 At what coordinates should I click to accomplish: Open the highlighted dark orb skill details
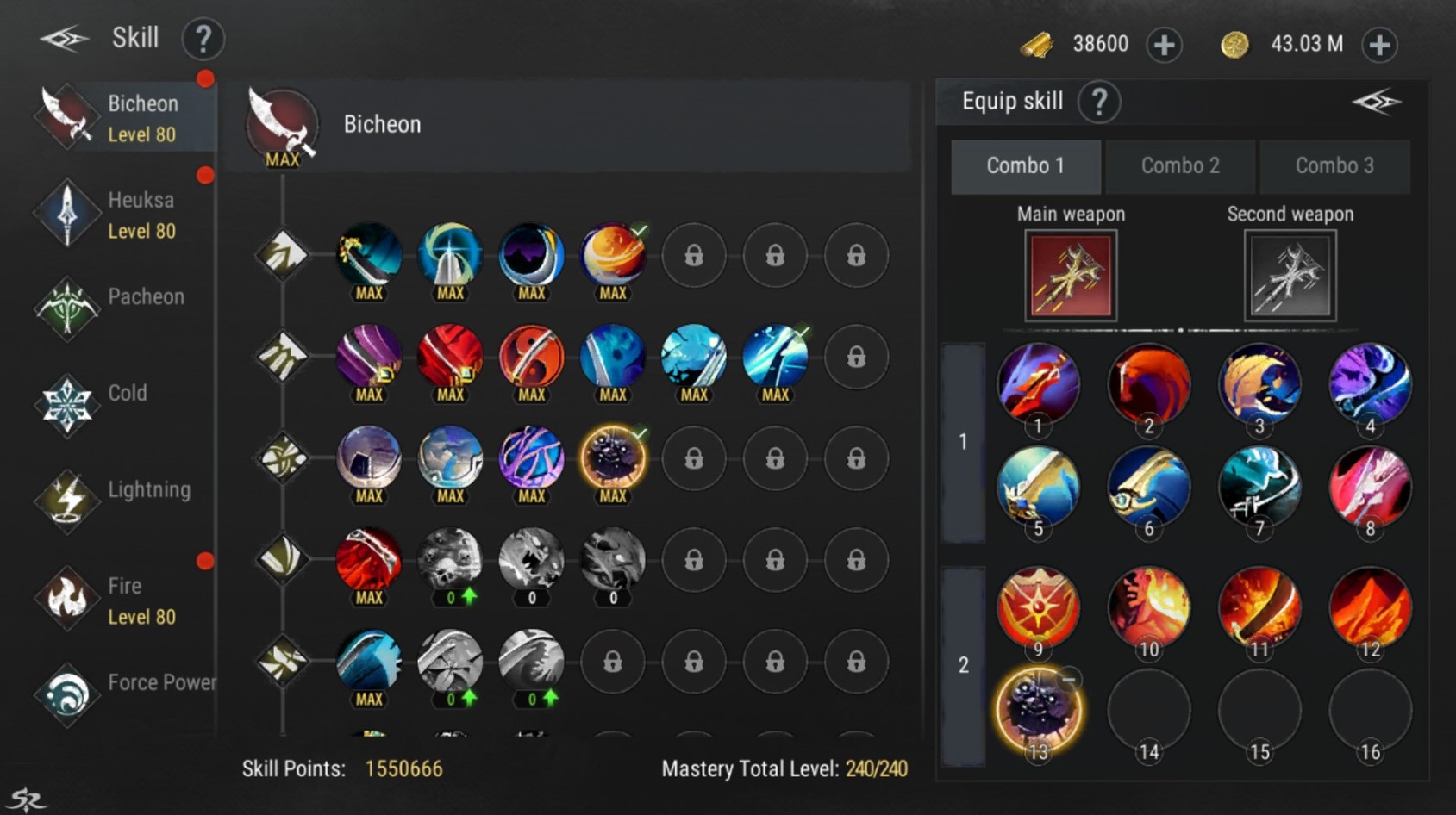(x=613, y=458)
